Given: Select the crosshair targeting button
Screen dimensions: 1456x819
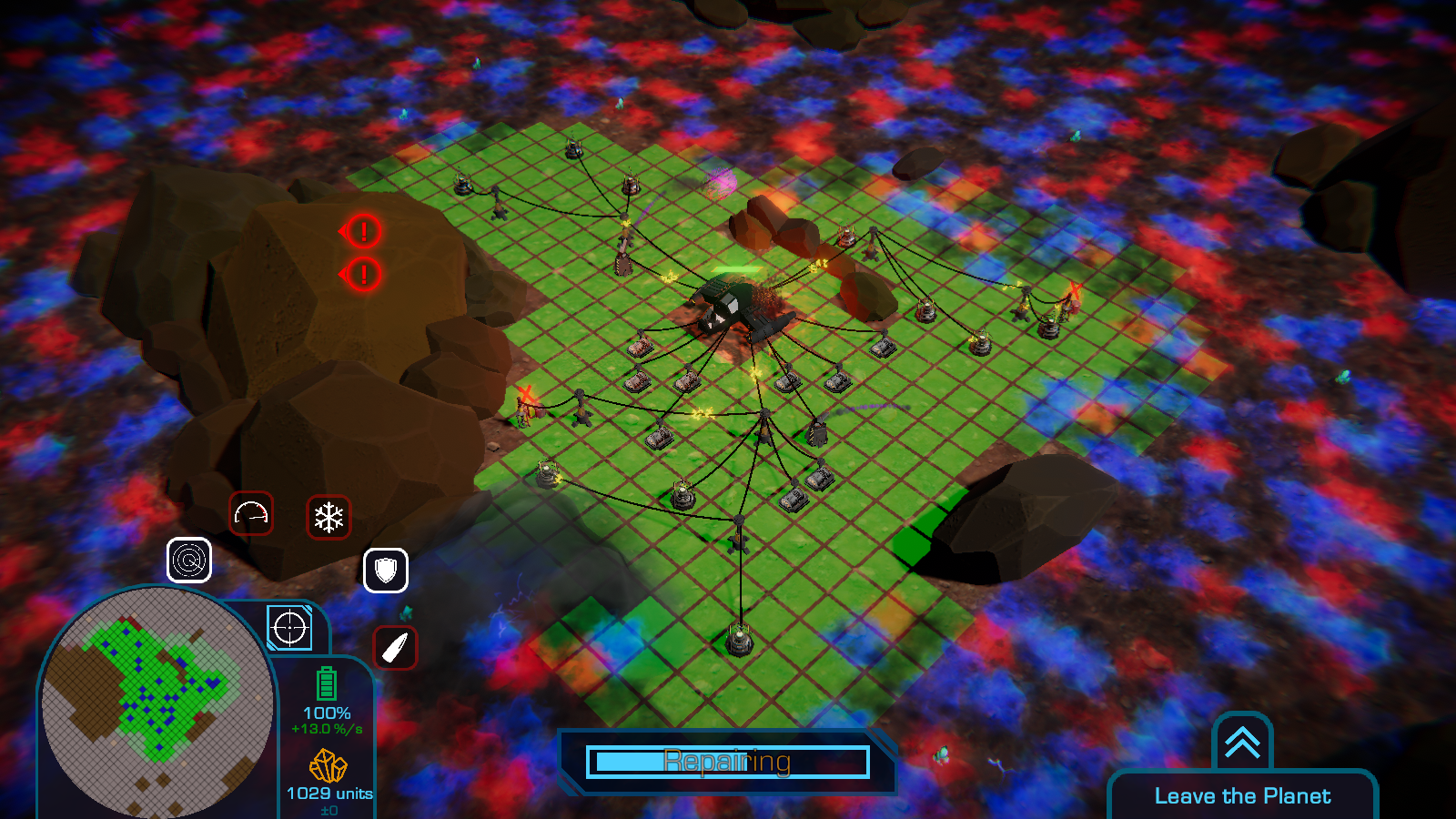Looking at the screenshot, I should click(x=289, y=628).
